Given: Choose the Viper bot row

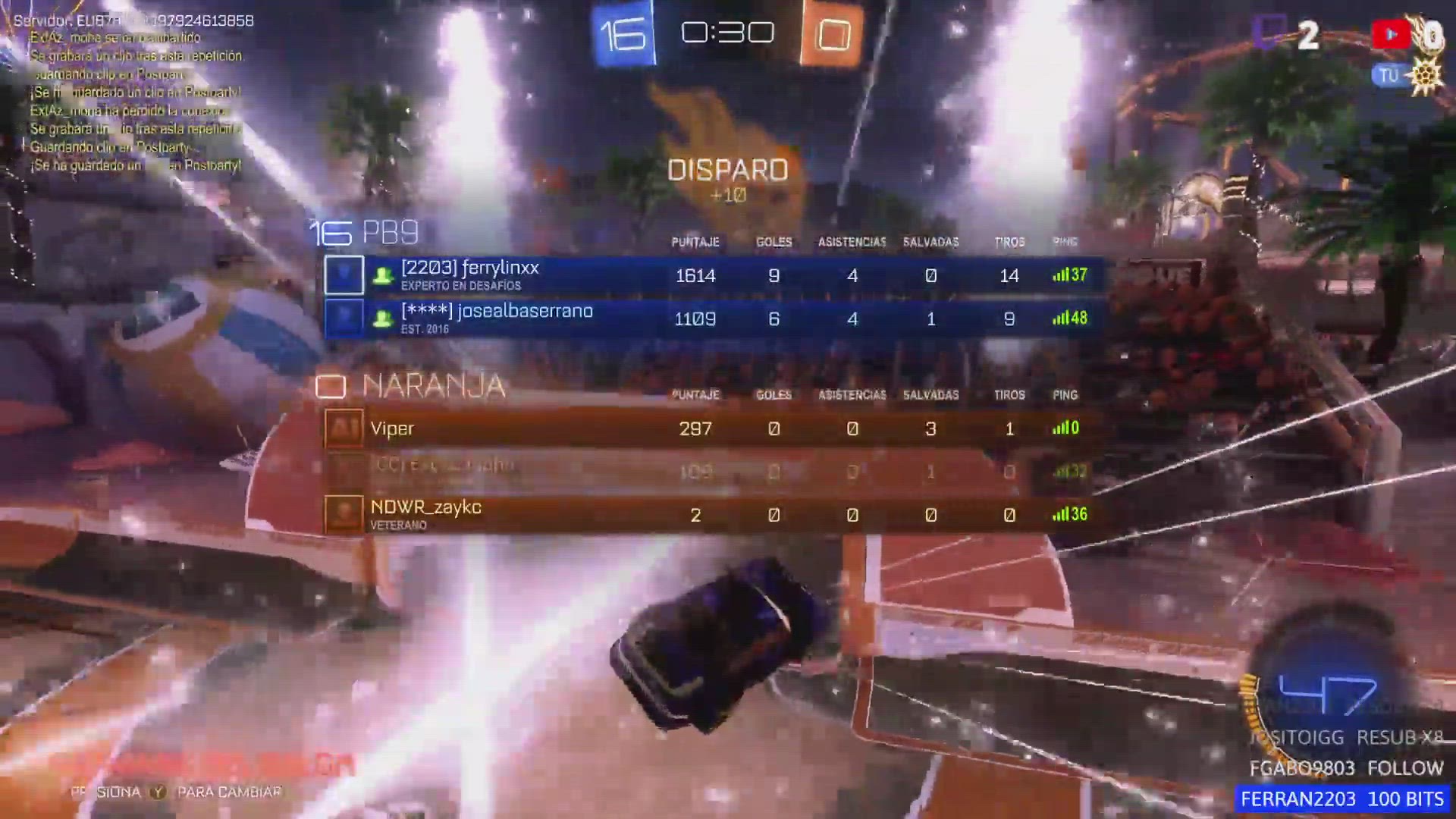Looking at the screenshot, I should pos(713,428).
